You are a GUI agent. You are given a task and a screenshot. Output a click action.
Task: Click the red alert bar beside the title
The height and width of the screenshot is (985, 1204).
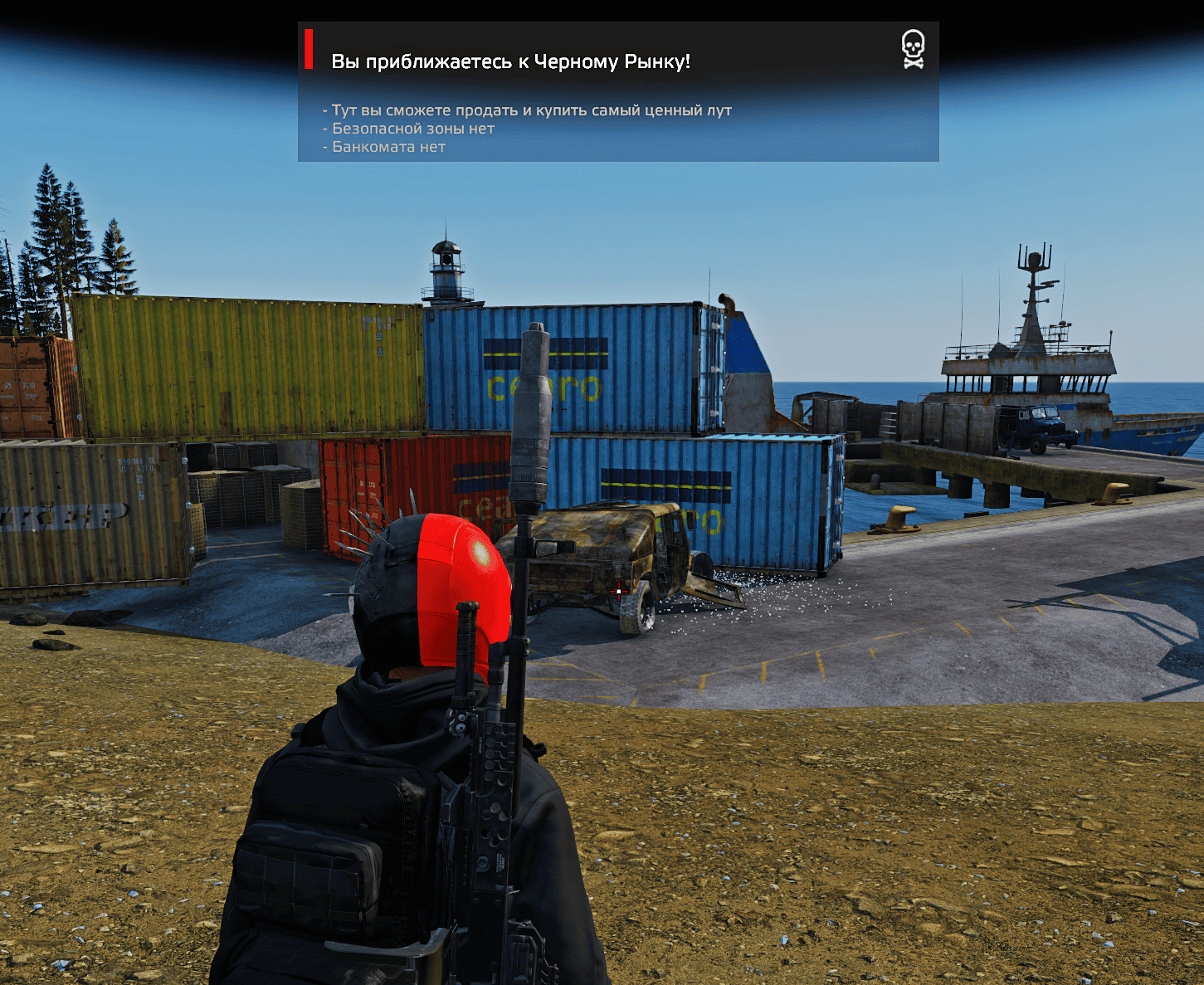(x=310, y=50)
